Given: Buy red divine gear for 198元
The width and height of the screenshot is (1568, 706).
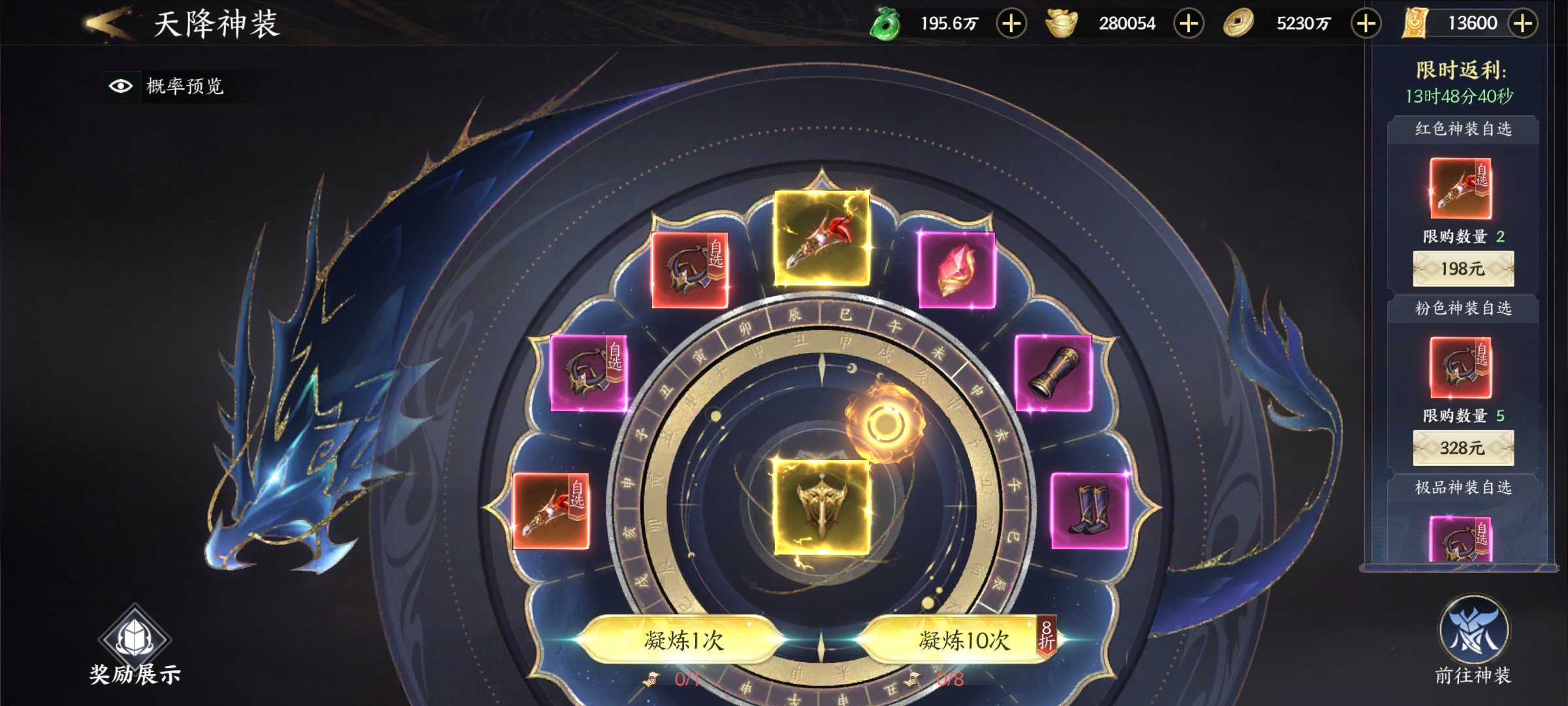Looking at the screenshot, I should click(x=1463, y=269).
